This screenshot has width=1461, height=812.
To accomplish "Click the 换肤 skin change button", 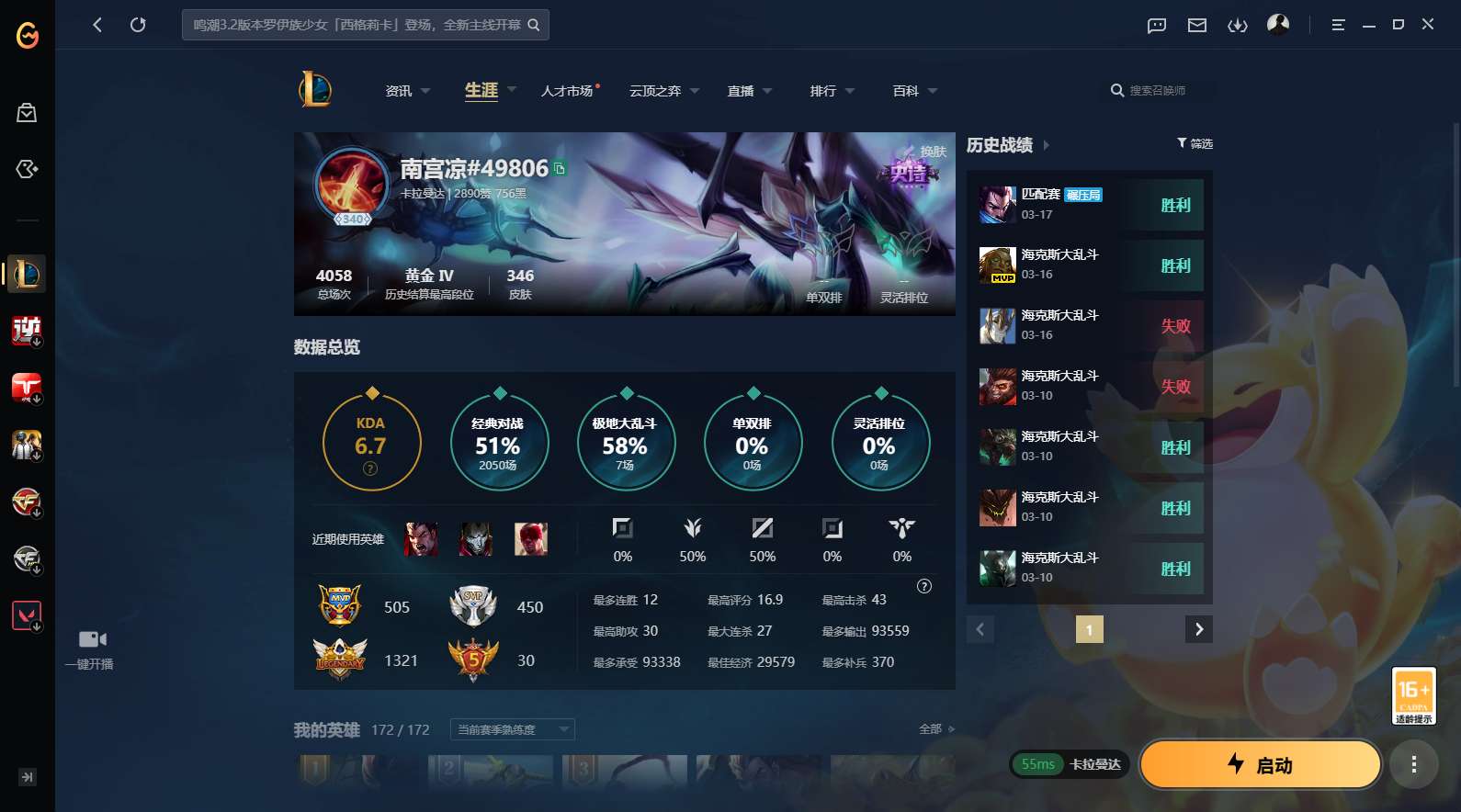I will pyautogui.click(x=934, y=152).
